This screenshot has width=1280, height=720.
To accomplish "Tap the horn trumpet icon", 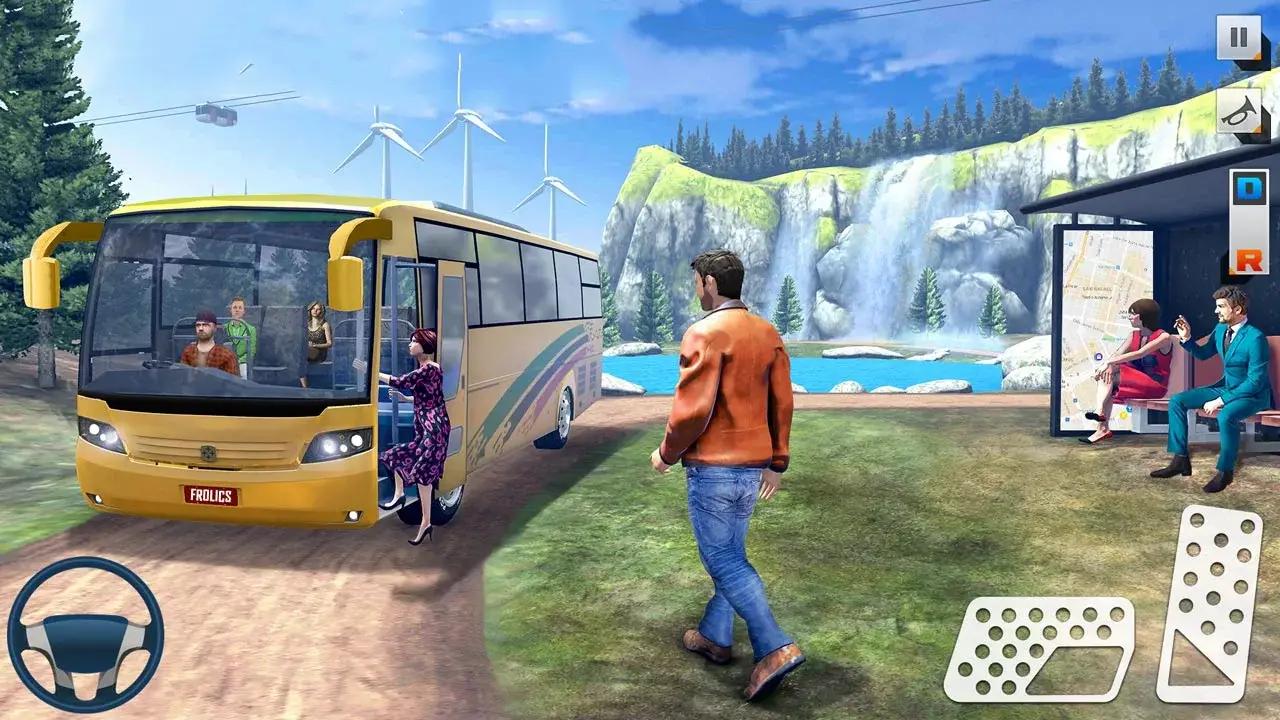I will pos(1236,110).
